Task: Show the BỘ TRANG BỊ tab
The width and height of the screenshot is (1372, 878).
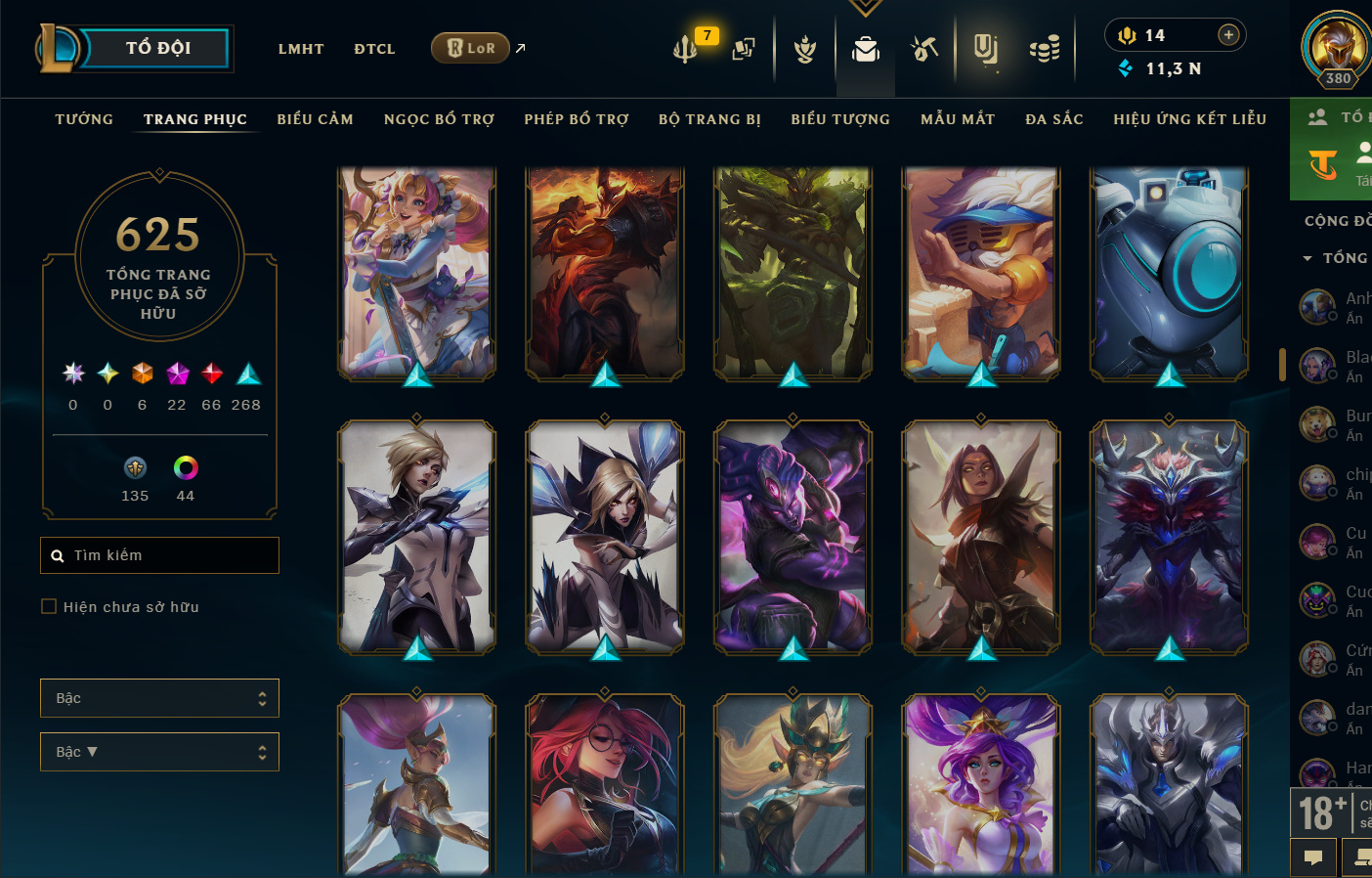Action: tap(709, 119)
